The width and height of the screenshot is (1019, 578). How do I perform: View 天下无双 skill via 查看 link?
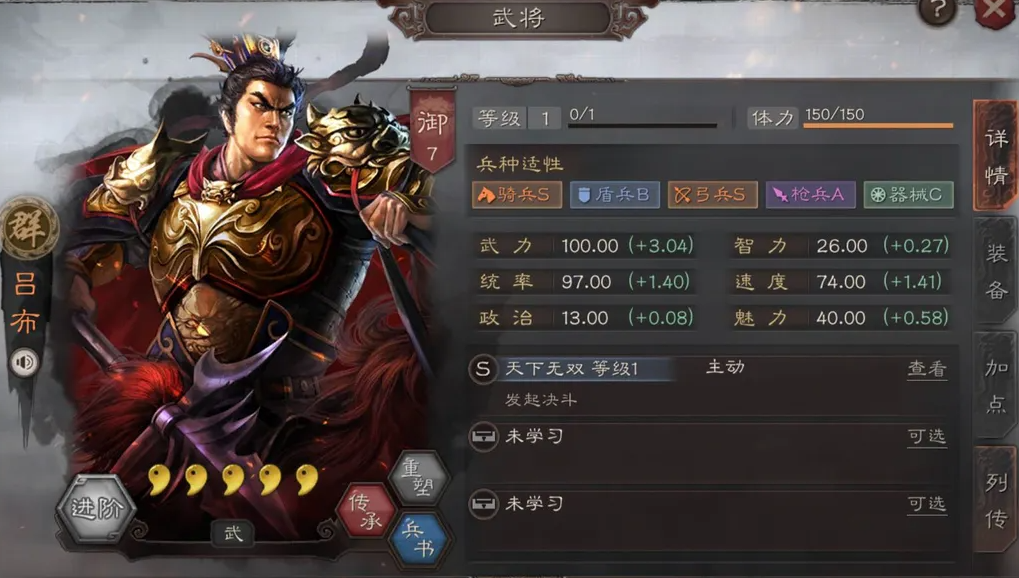coord(926,369)
